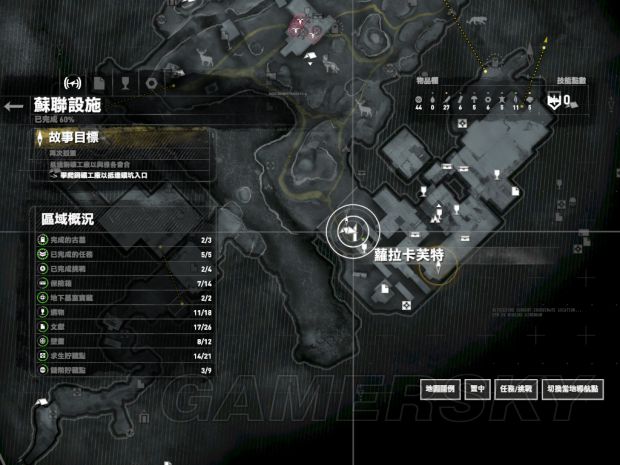Switch to the document page tab

(x=99, y=82)
